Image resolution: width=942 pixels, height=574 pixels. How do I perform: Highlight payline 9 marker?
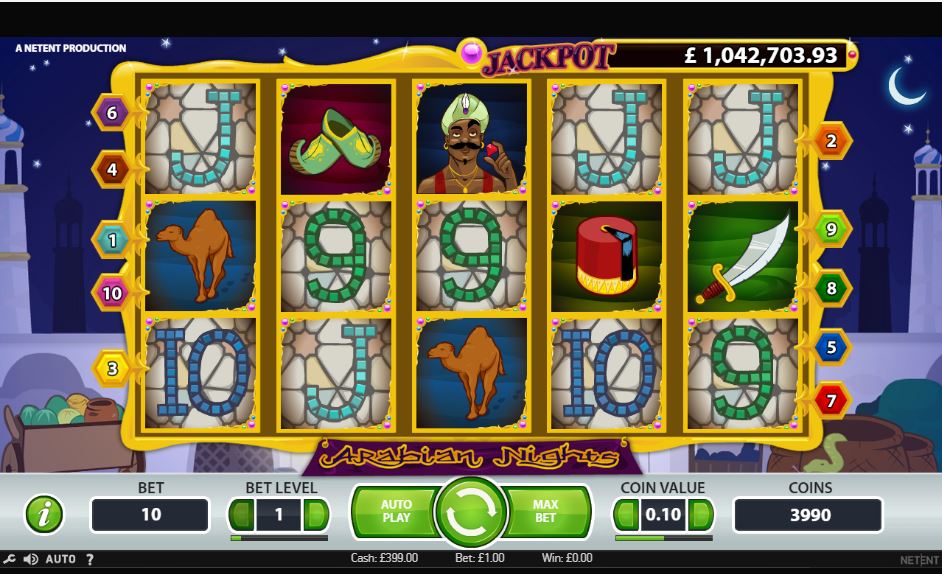(832, 229)
